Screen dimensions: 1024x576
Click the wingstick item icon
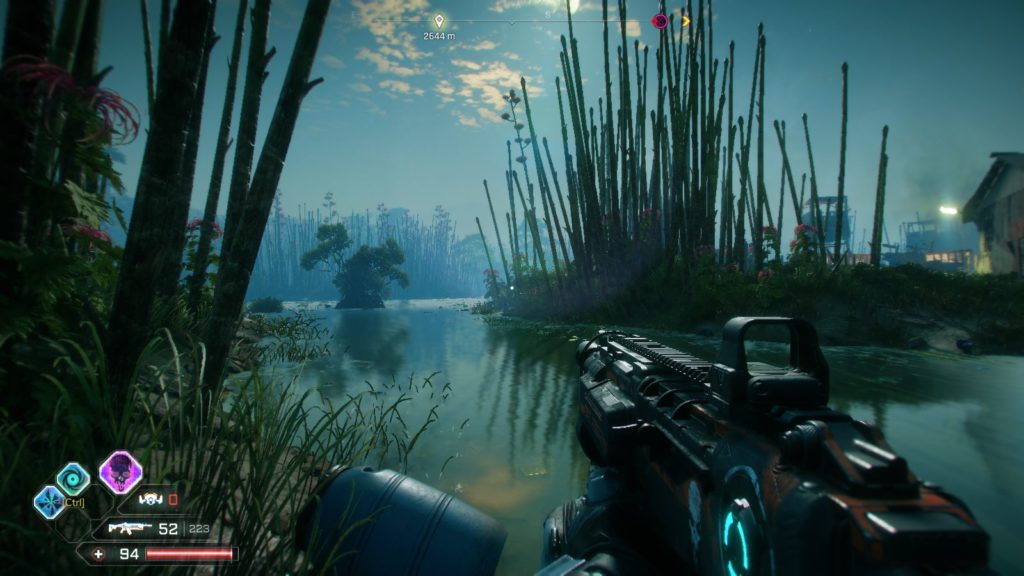coord(149,498)
